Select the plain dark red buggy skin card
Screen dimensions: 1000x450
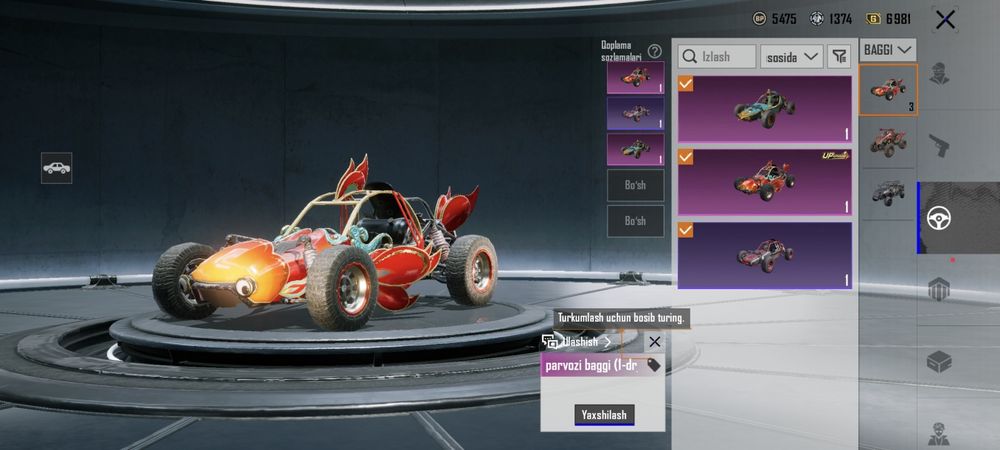click(765, 255)
